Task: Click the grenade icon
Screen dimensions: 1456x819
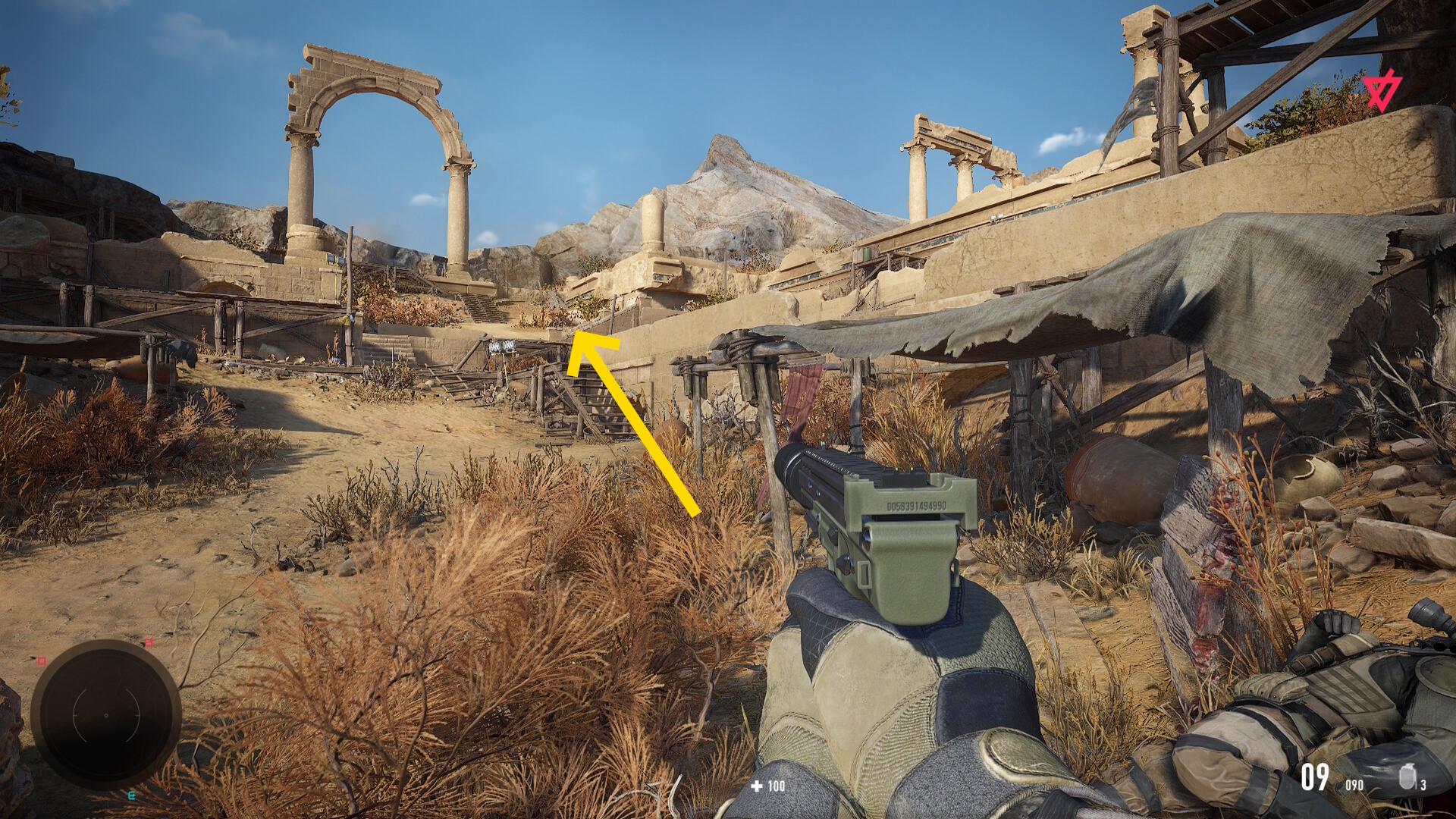Action: 1407,777
